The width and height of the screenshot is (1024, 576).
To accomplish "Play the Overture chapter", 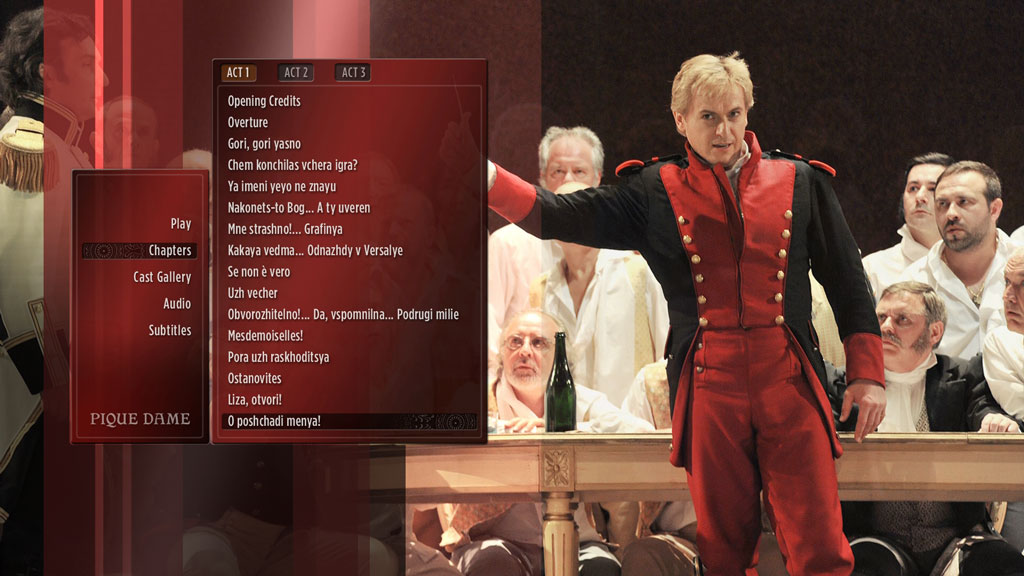I will (x=248, y=123).
